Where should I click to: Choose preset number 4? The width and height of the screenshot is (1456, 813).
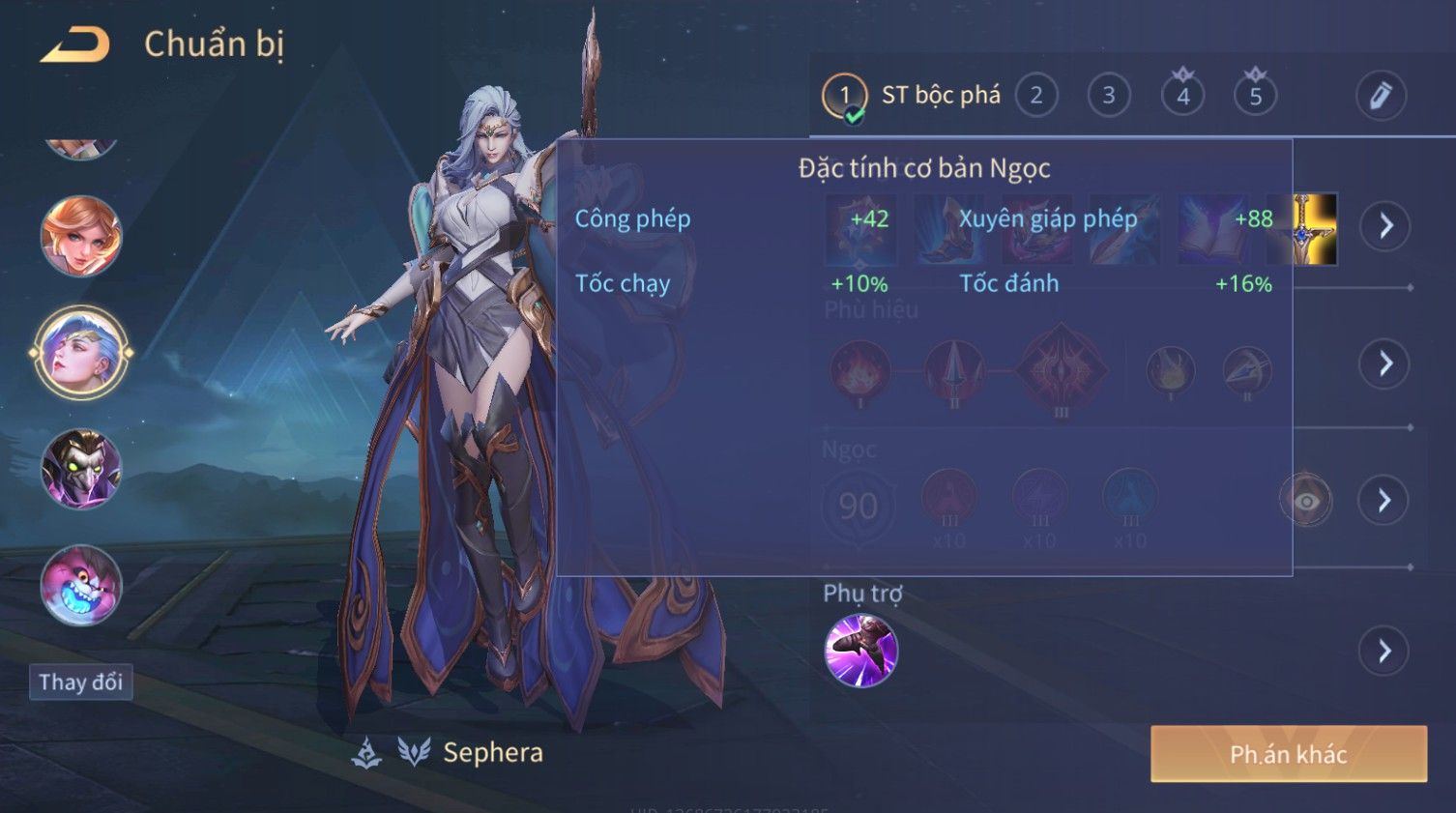pyautogui.click(x=1182, y=96)
